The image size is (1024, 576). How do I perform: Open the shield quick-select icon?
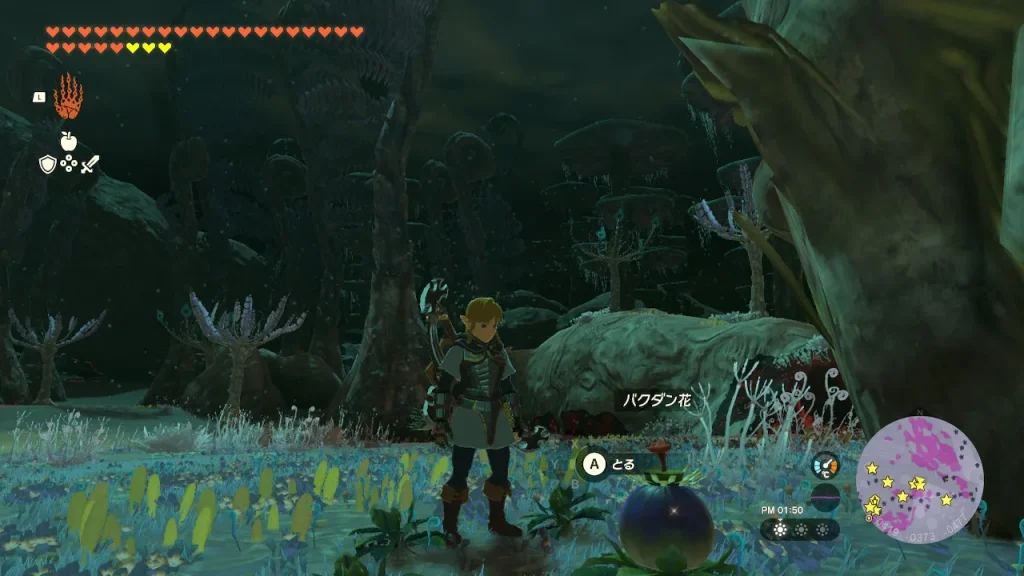[x=47, y=164]
